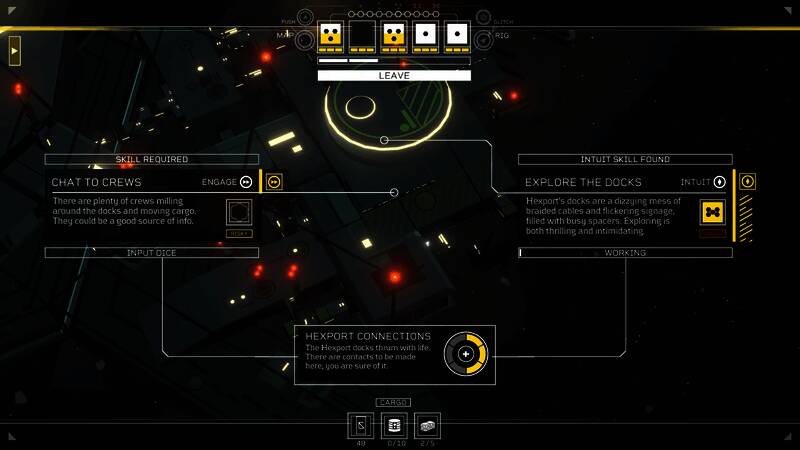The height and width of the screenshot is (450, 800).
Task: Select the first yellow three-pip die
Action: click(331, 36)
